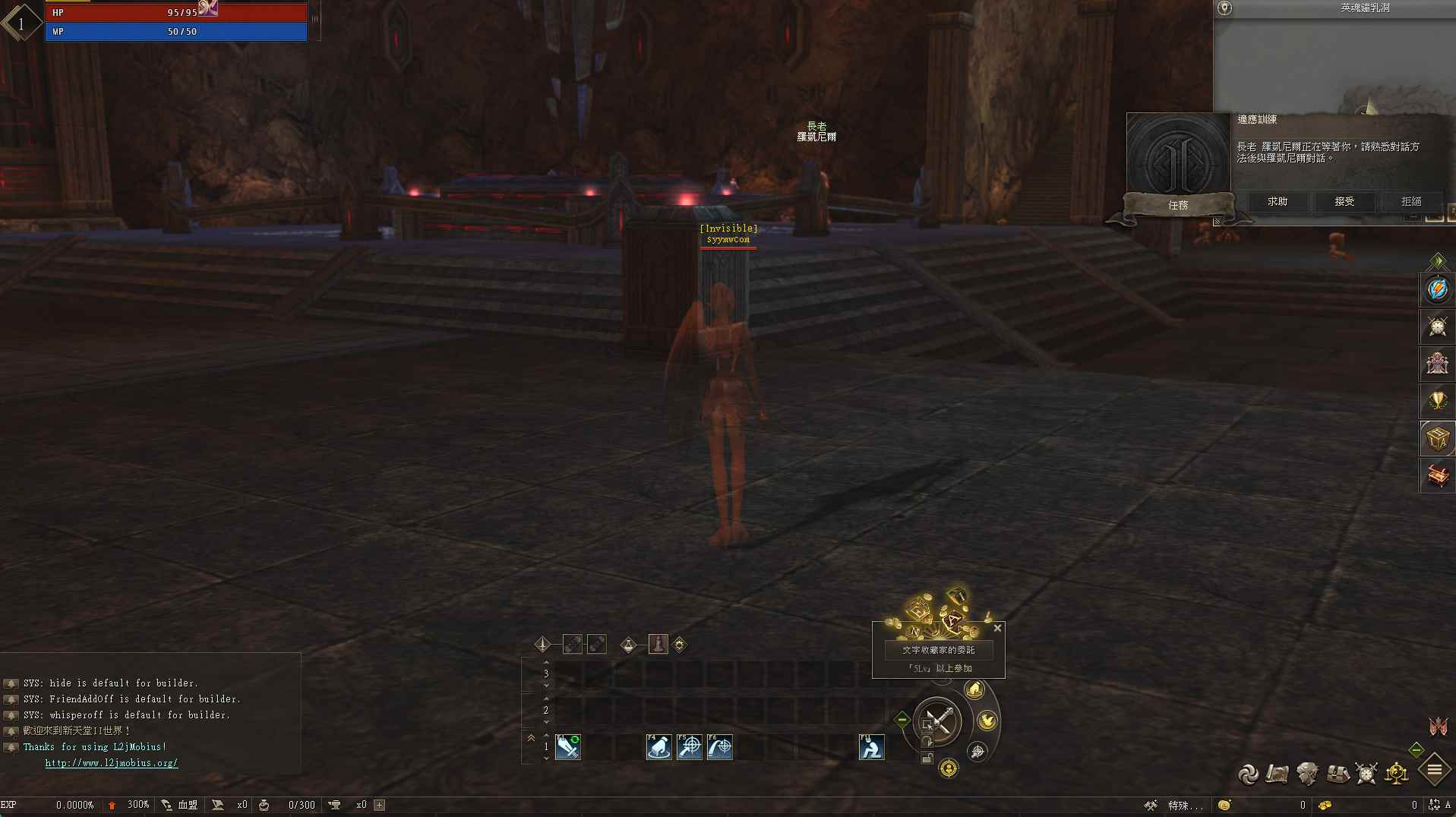Collapse the hotbar rows with double-up arrow
The height and width of the screenshot is (817, 1456).
point(530,738)
